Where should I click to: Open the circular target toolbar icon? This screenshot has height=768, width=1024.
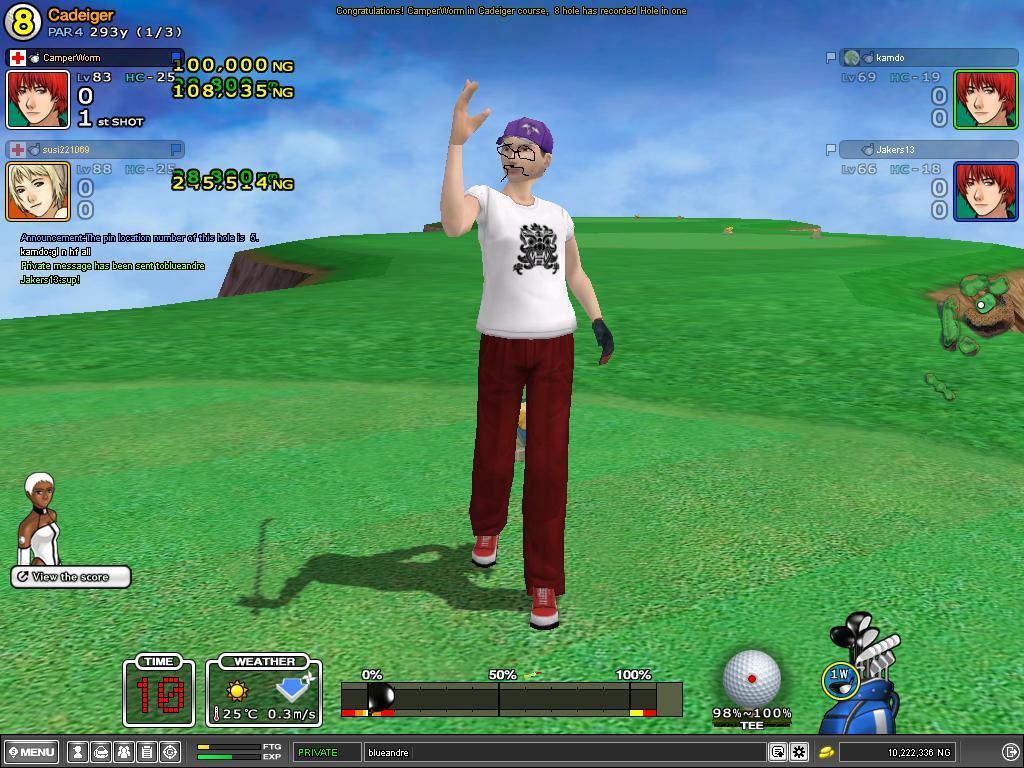pos(170,752)
